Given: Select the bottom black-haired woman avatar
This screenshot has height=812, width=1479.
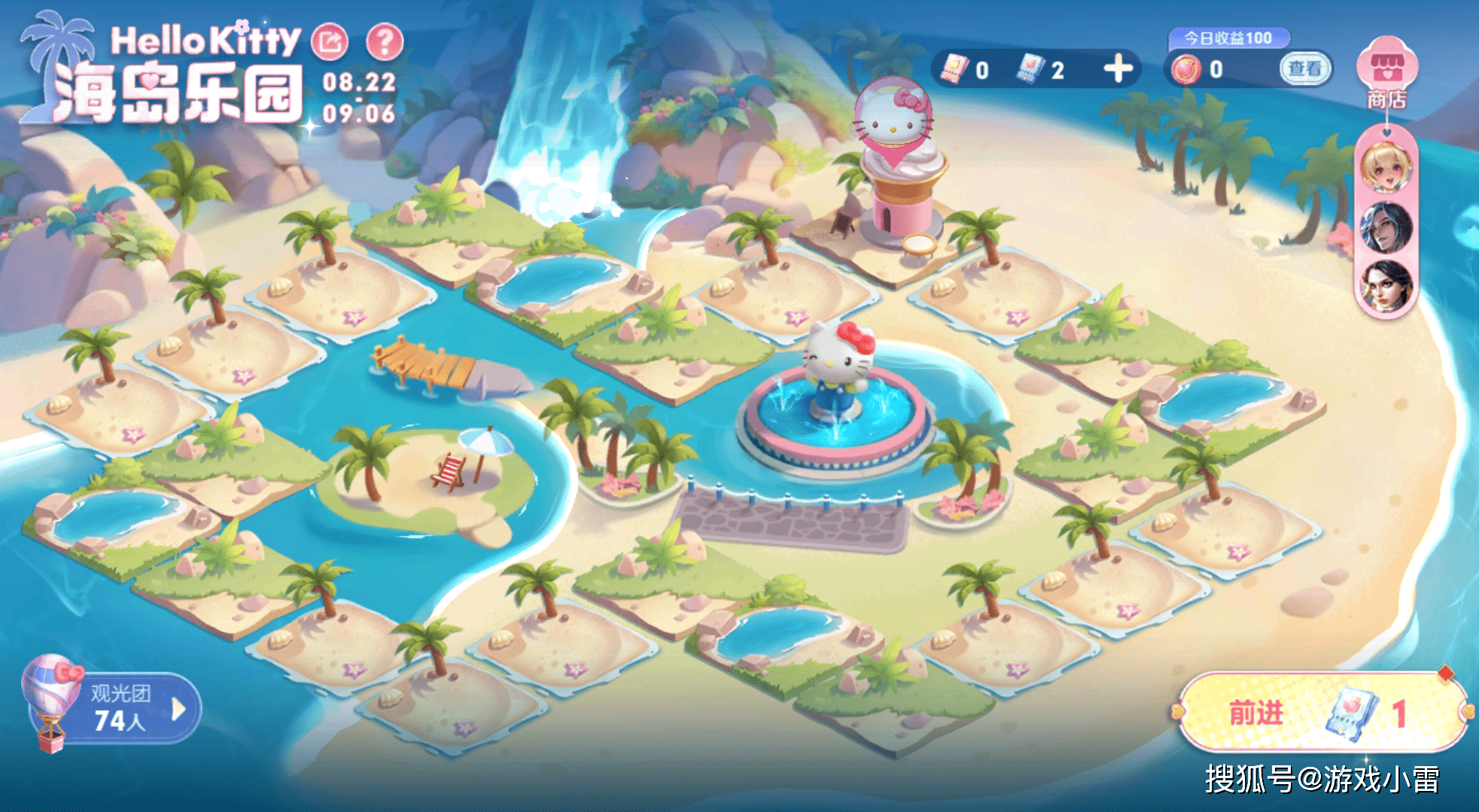Looking at the screenshot, I should 1386,285.
